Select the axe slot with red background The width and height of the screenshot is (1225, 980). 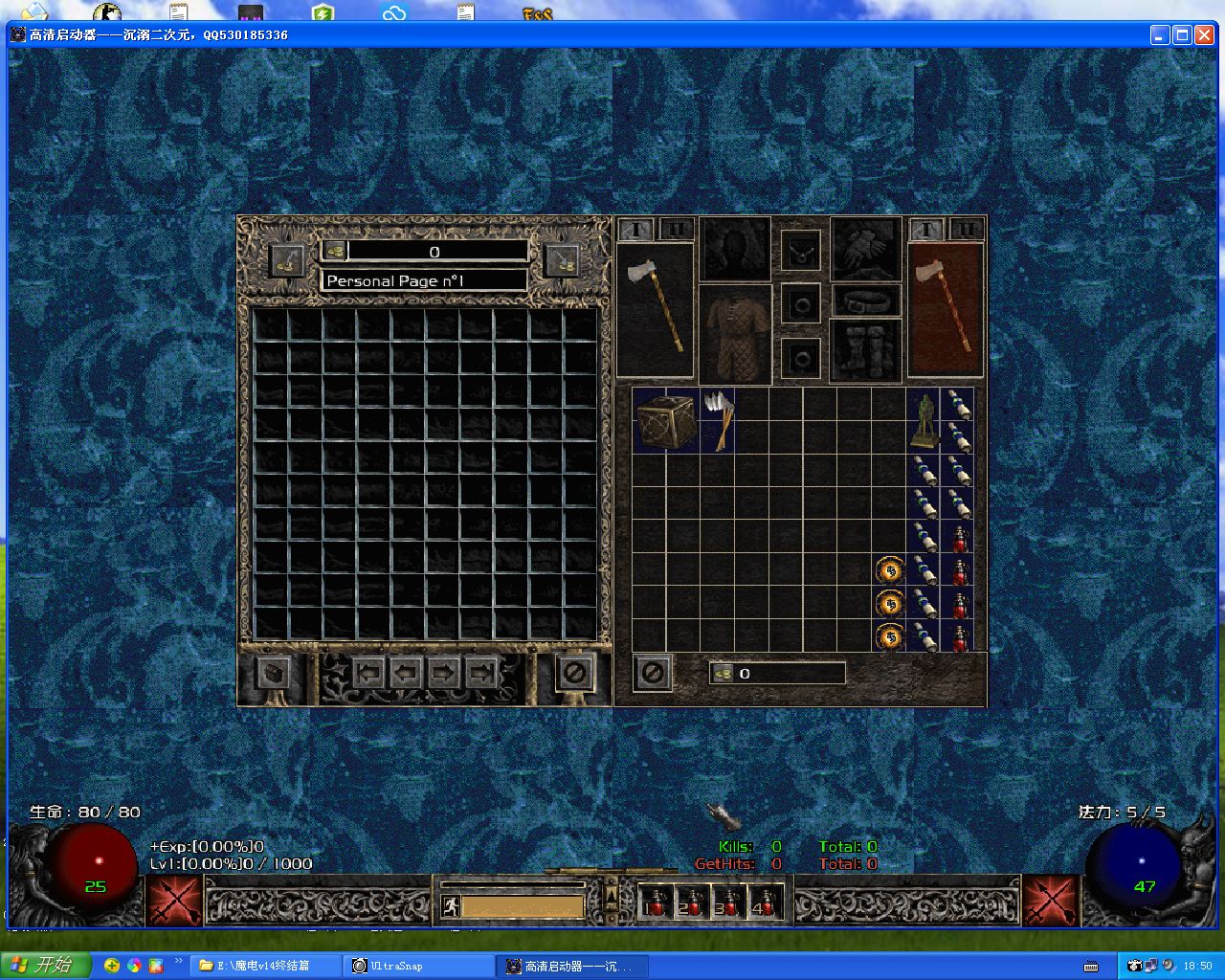click(x=946, y=308)
